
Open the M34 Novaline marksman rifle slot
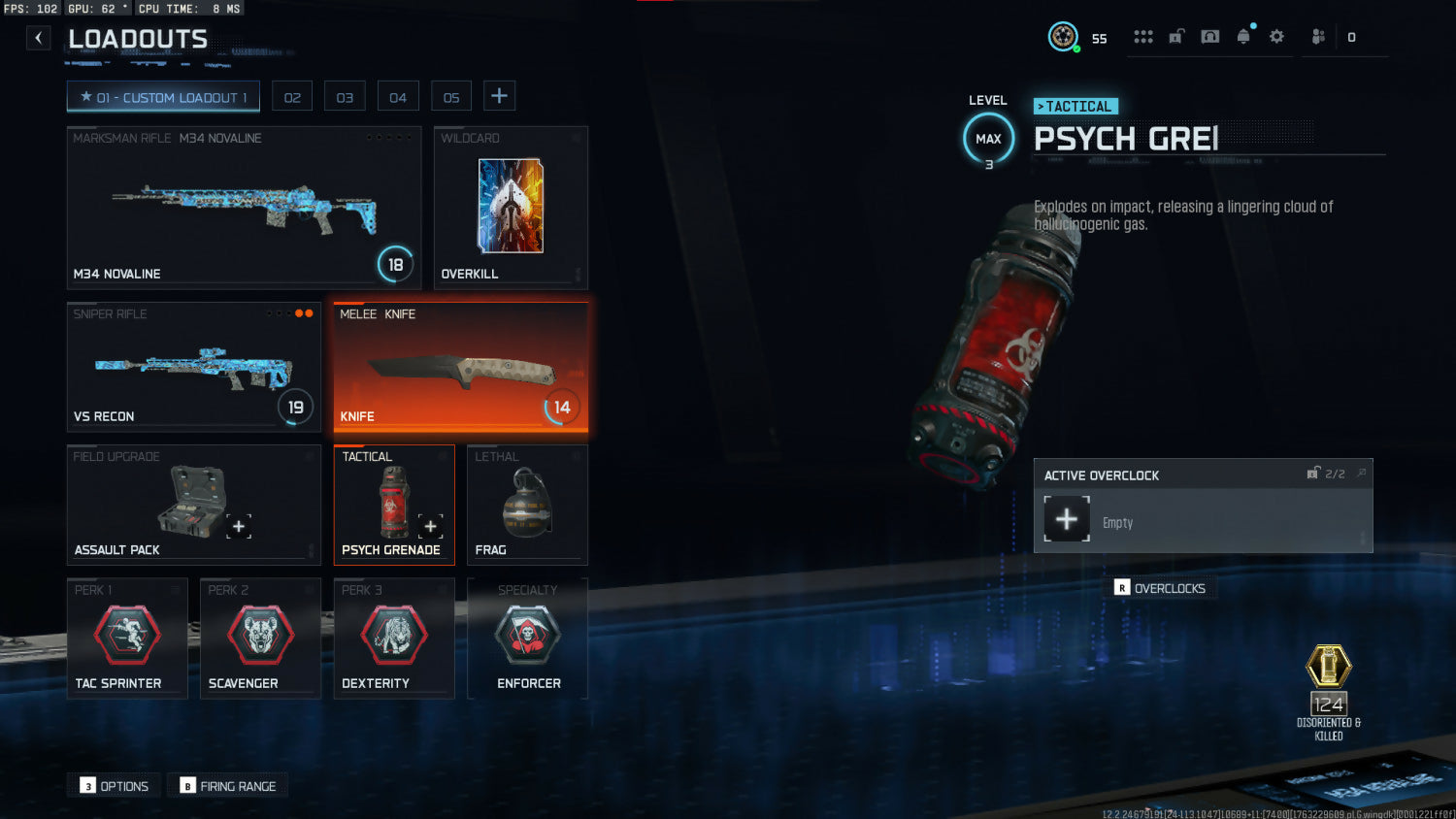pos(244,207)
